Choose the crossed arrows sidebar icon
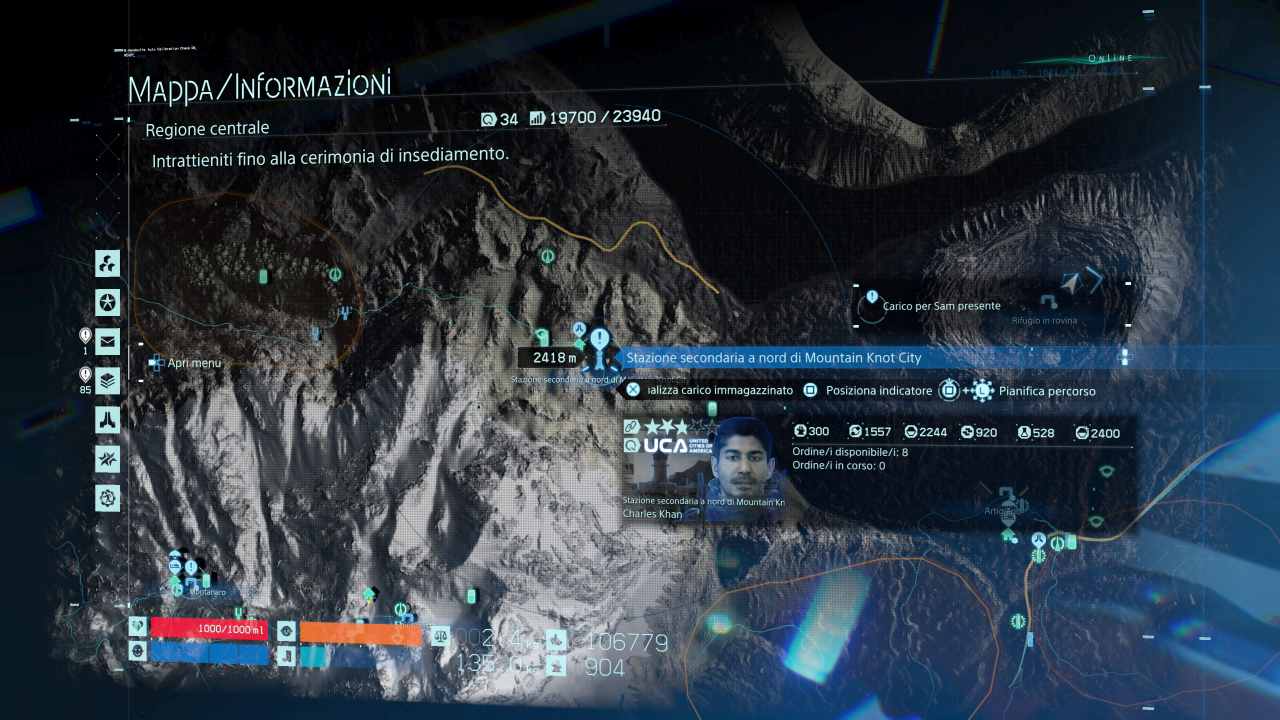The image size is (1280, 720). pos(108,458)
